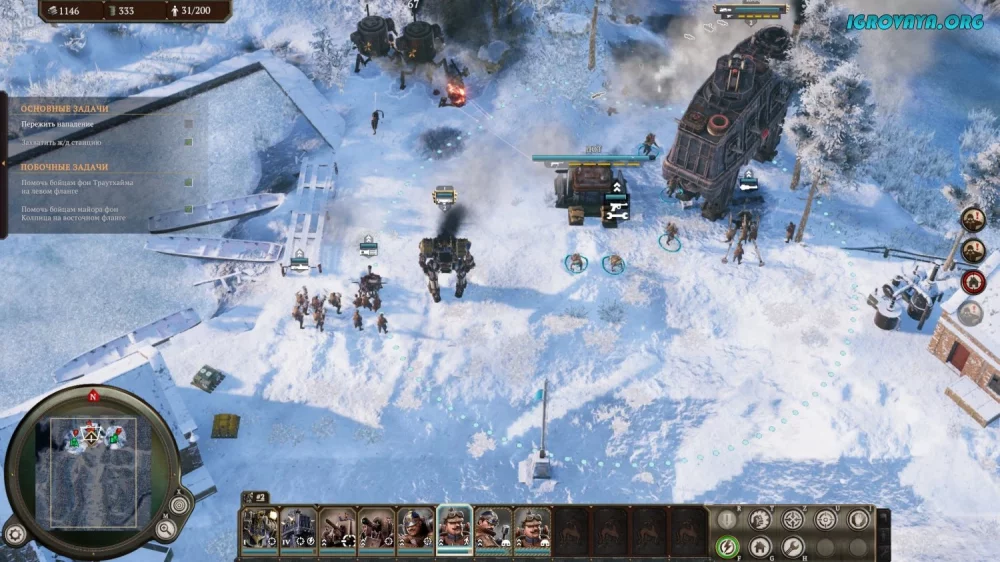Image resolution: width=1000 pixels, height=562 pixels.
Task: Open settings with the minimap gear button
Action: point(14,532)
